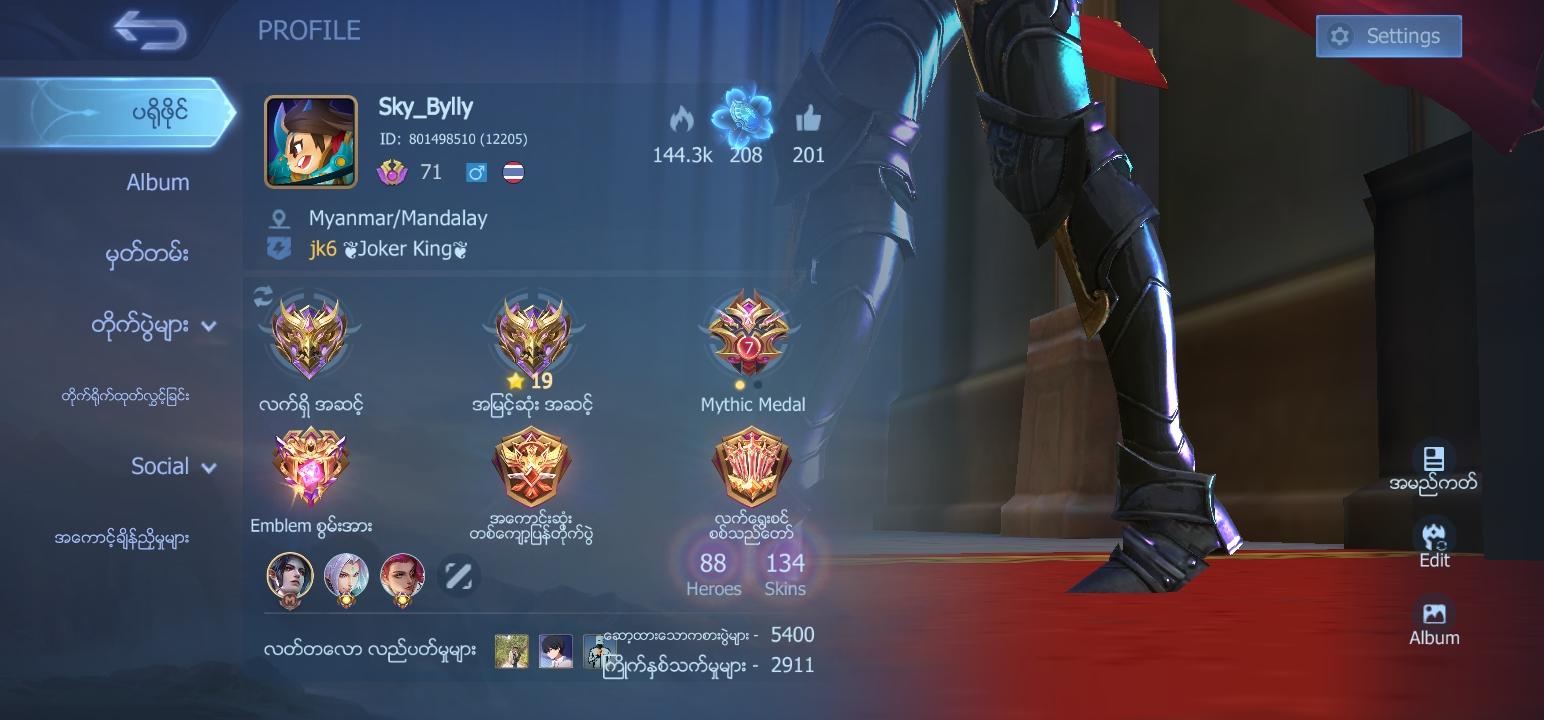Click the Thailand flag icon
1544x720 pixels.
(515, 171)
